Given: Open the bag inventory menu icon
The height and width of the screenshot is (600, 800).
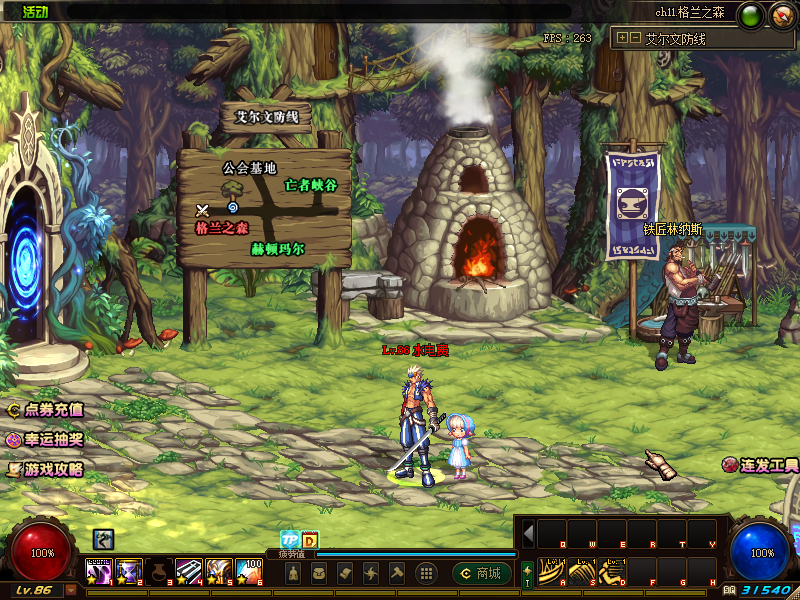Looking at the screenshot, I should click(x=319, y=573).
